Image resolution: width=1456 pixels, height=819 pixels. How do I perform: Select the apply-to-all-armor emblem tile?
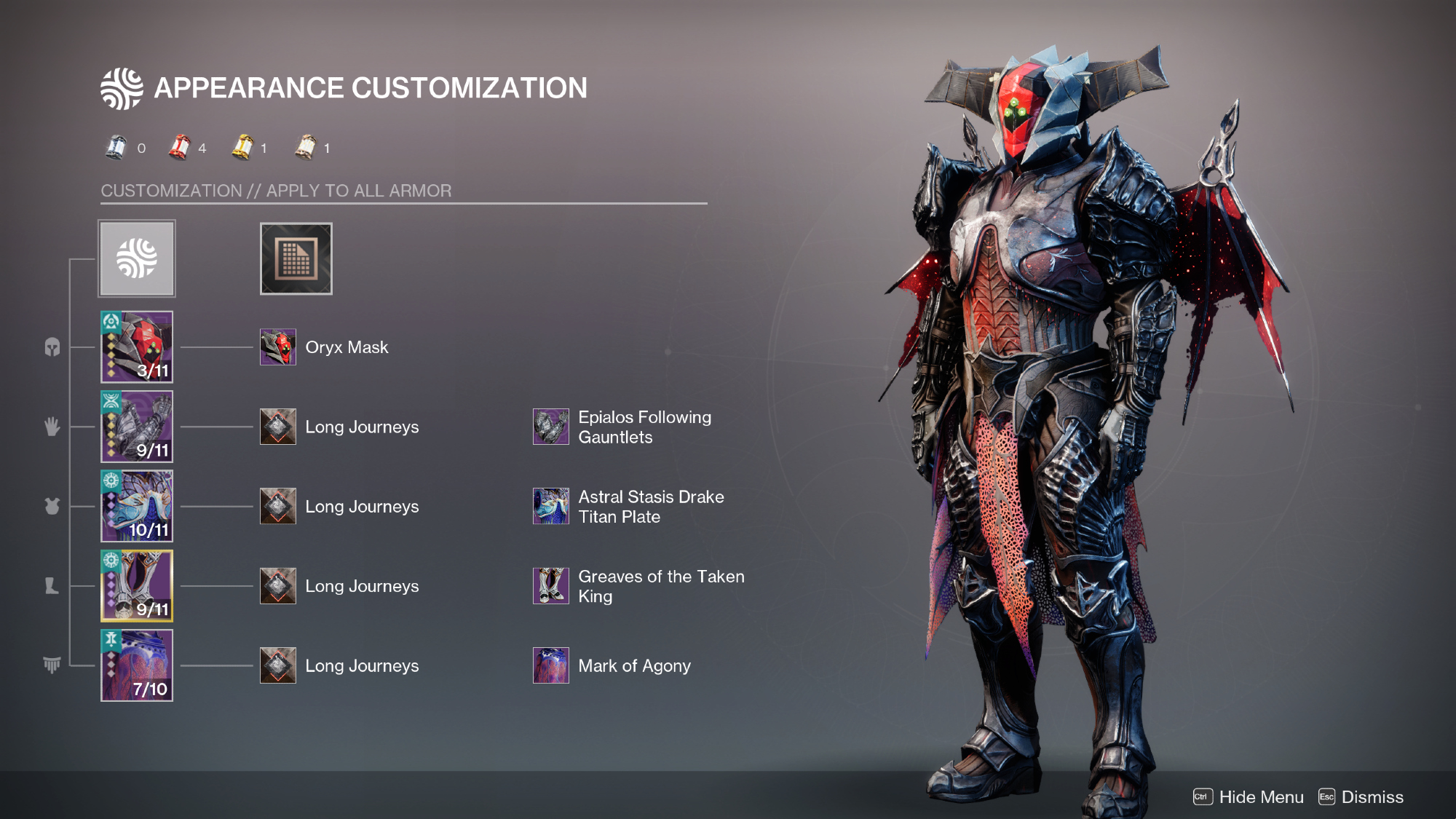[137, 258]
